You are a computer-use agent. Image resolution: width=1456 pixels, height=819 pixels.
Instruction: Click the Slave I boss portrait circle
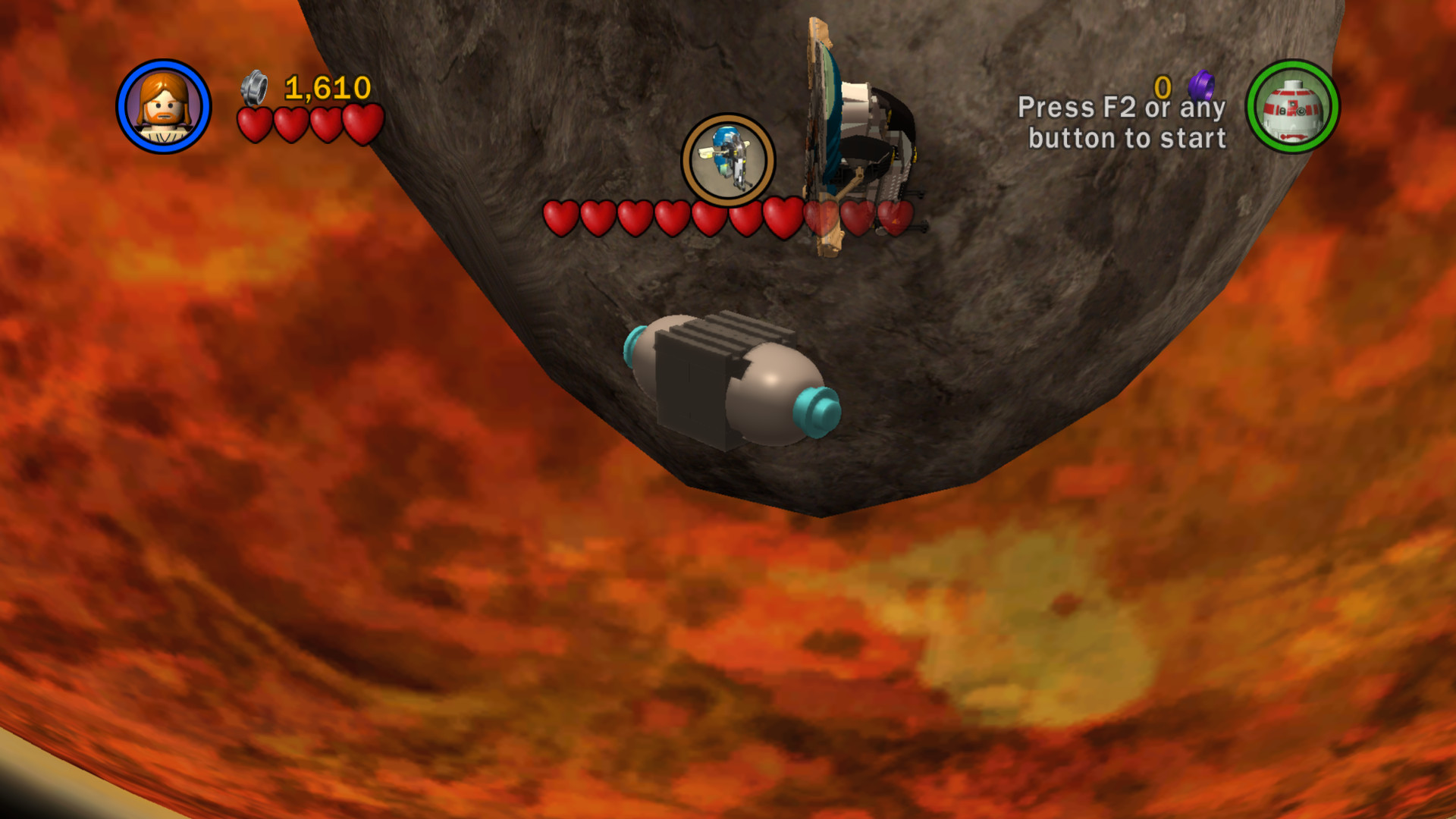click(727, 160)
